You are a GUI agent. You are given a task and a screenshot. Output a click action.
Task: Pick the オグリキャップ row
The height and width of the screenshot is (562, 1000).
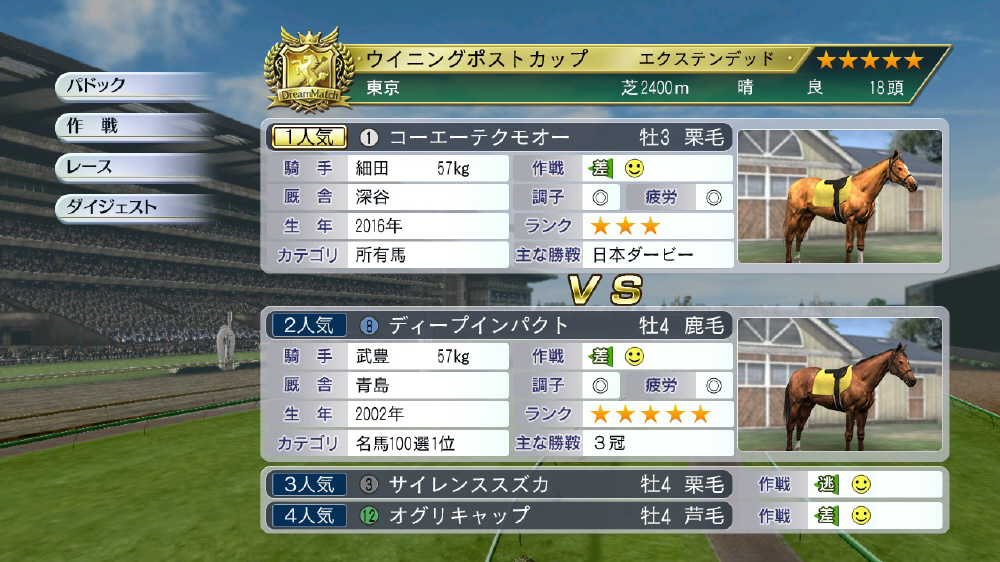click(x=498, y=516)
